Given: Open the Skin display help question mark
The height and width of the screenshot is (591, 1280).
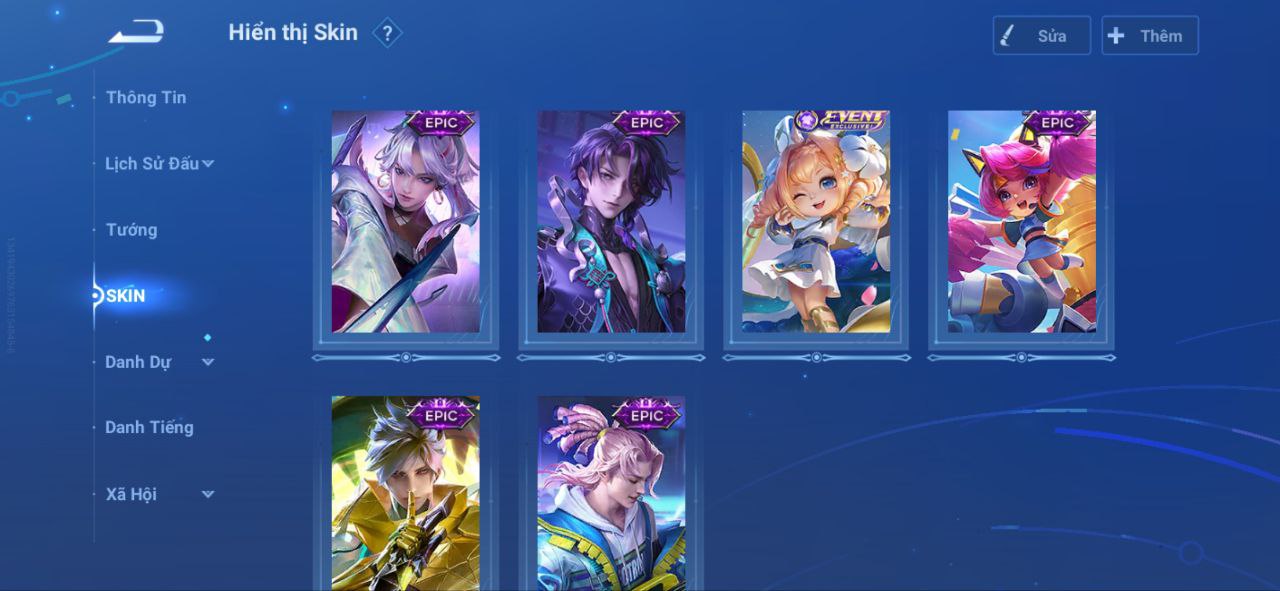Looking at the screenshot, I should [x=387, y=34].
